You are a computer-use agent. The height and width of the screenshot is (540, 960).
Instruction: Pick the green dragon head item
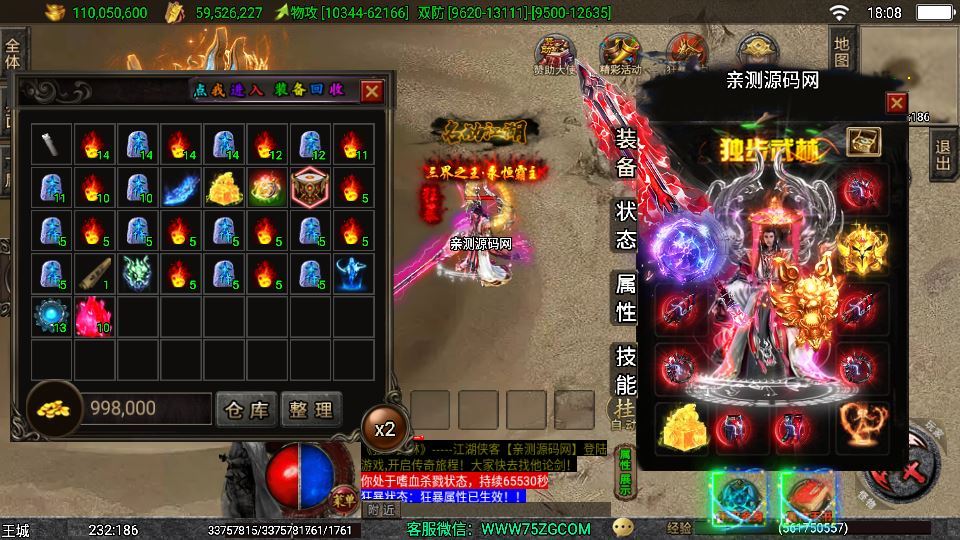point(138,272)
